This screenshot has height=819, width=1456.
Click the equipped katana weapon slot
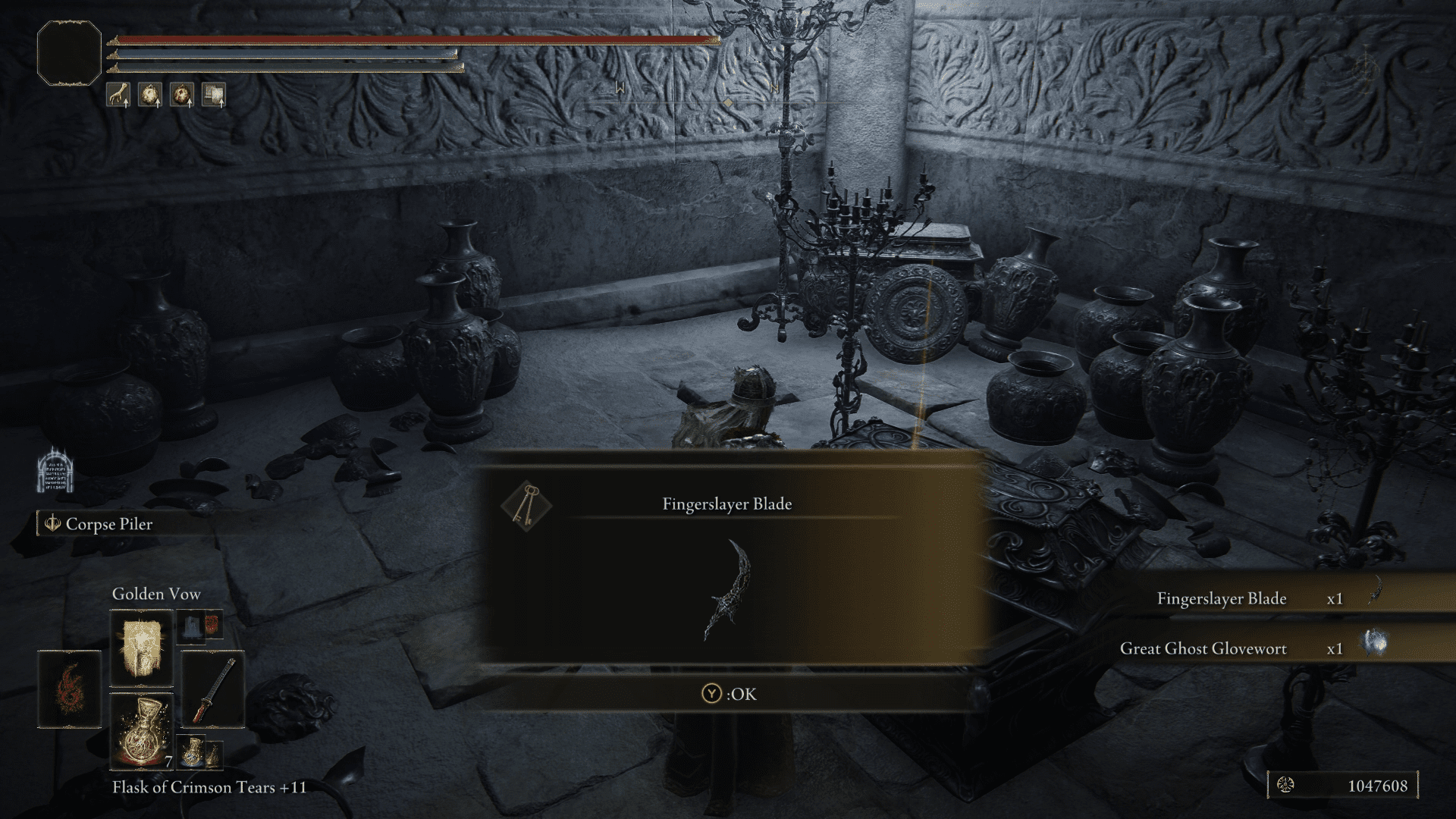point(212,690)
